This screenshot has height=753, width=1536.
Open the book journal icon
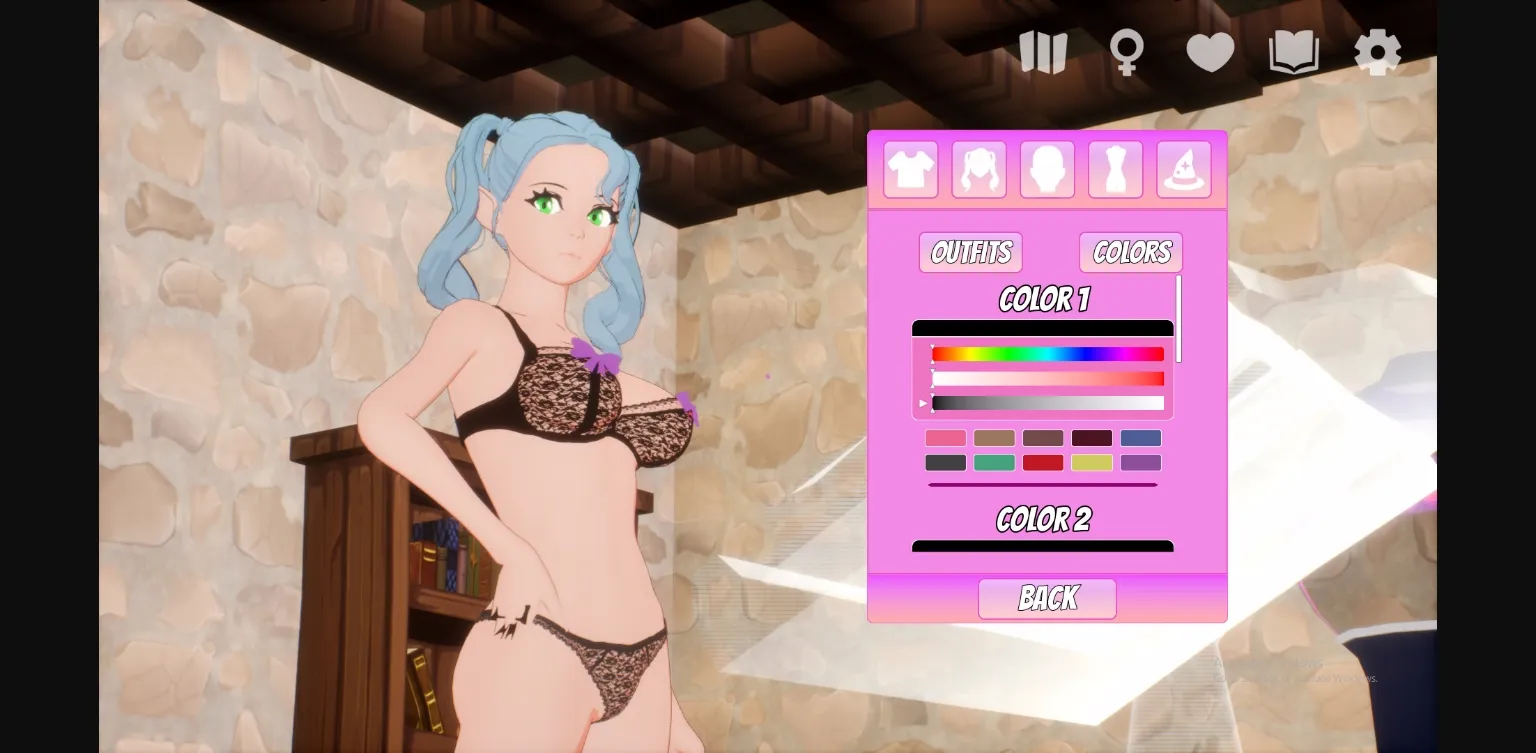pyautogui.click(x=1293, y=52)
